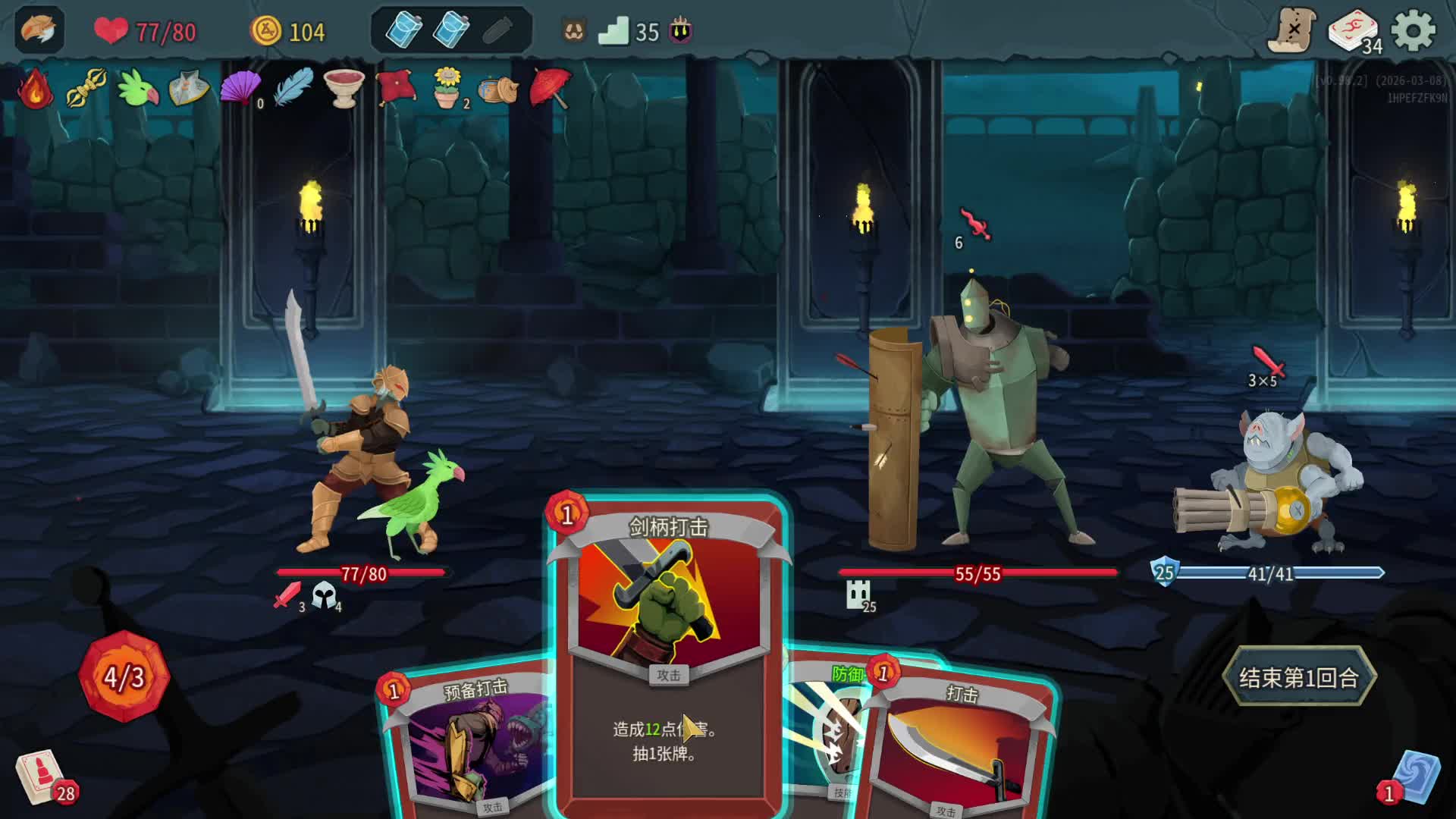Use the first blue potion
The width and height of the screenshot is (1456, 819).
[x=403, y=31]
